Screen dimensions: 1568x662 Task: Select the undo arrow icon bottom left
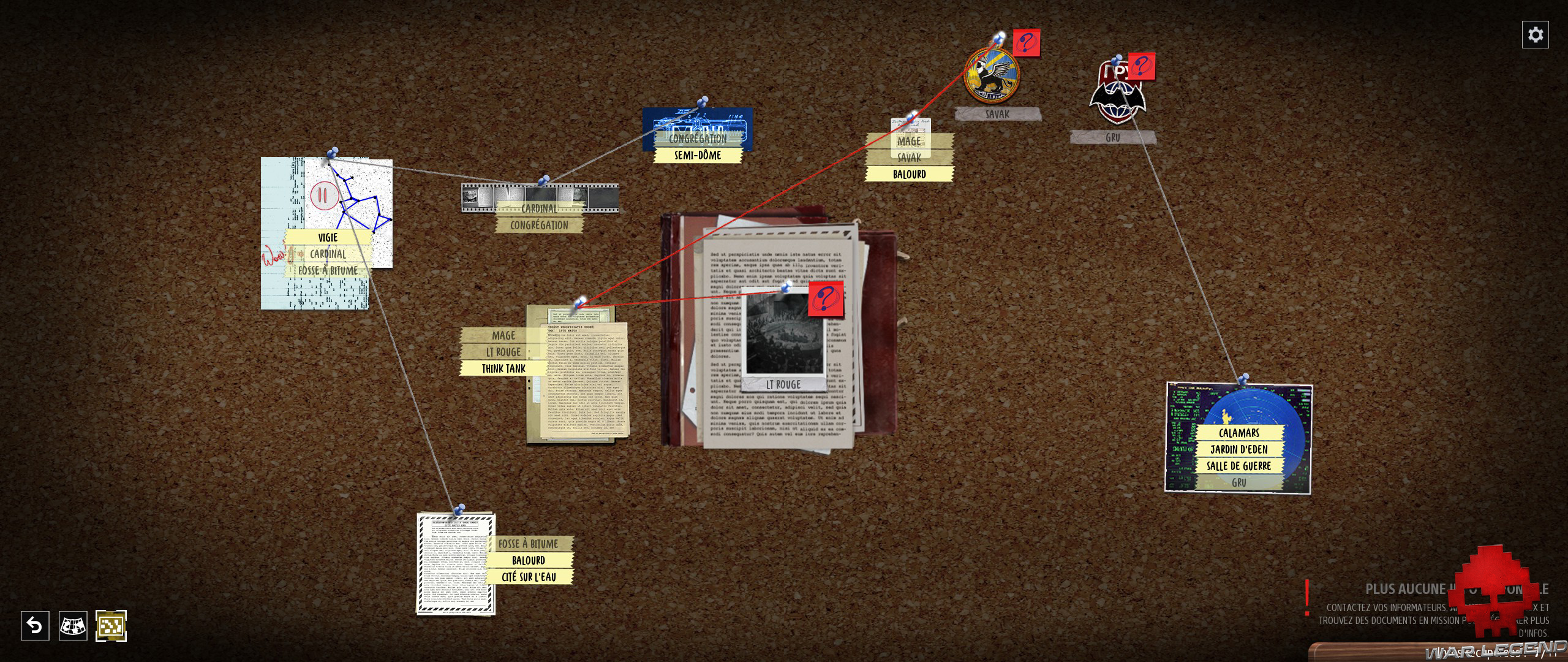pyautogui.click(x=34, y=625)
